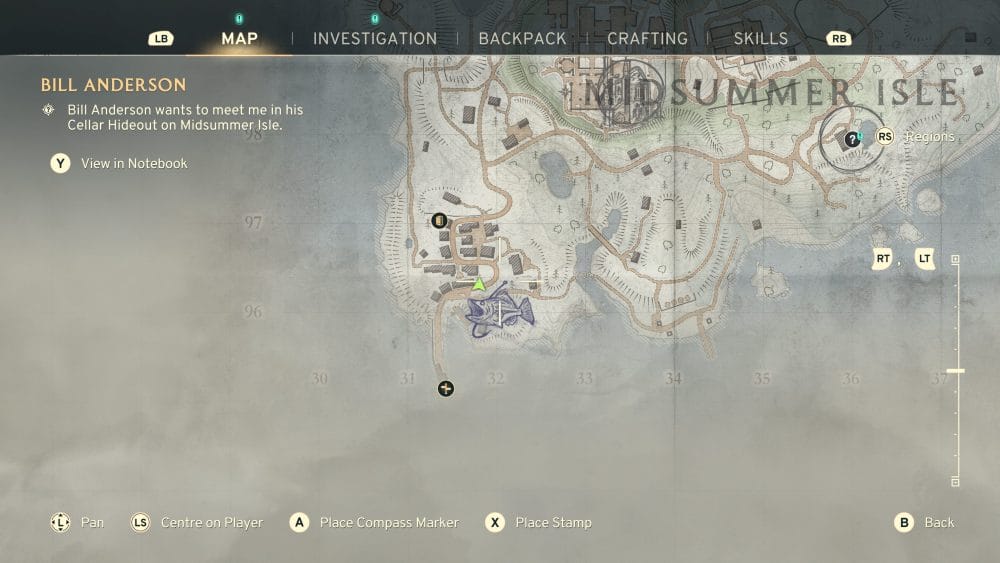The width and height of the screenshot is (1000, 563).
Task: Select the black cross marker by the road
Action: coord(446,388)
